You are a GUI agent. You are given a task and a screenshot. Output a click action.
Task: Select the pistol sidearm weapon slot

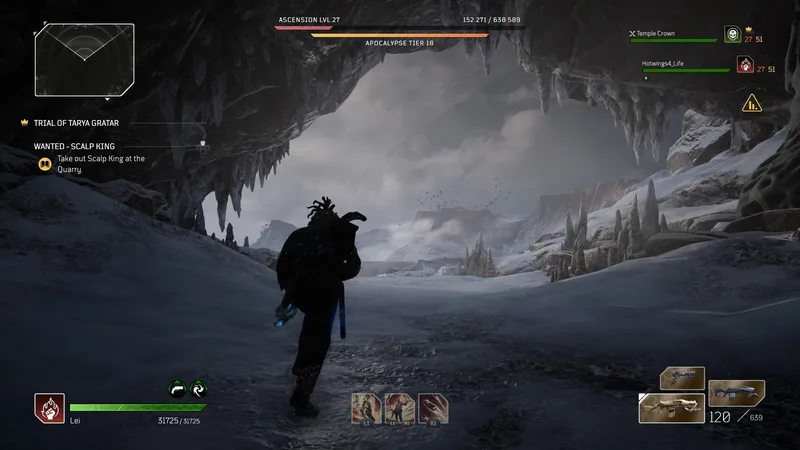681,379
